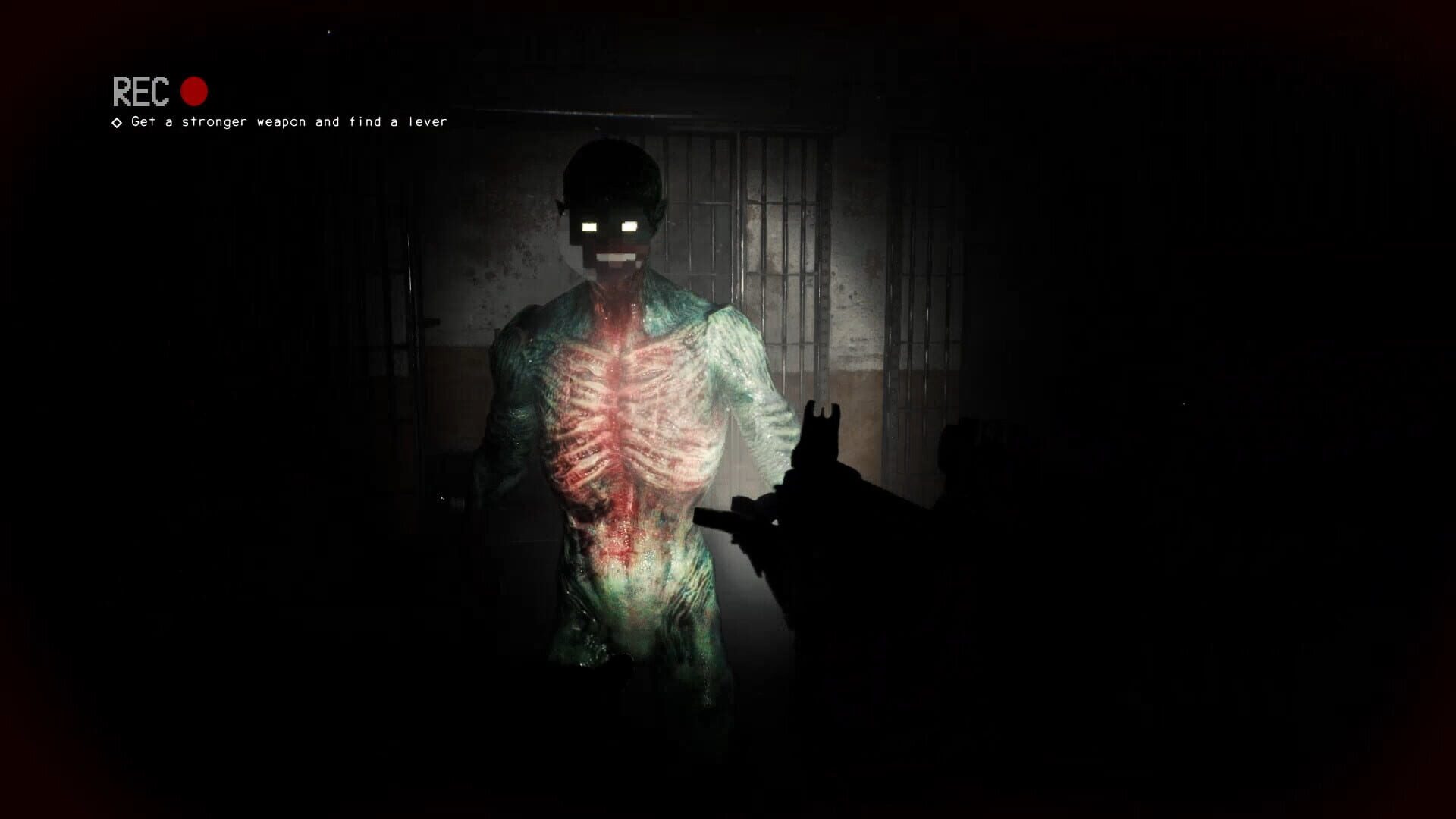
Task: Click the monster's pixelated grinning mouth
Action: (x=614, y=256)
